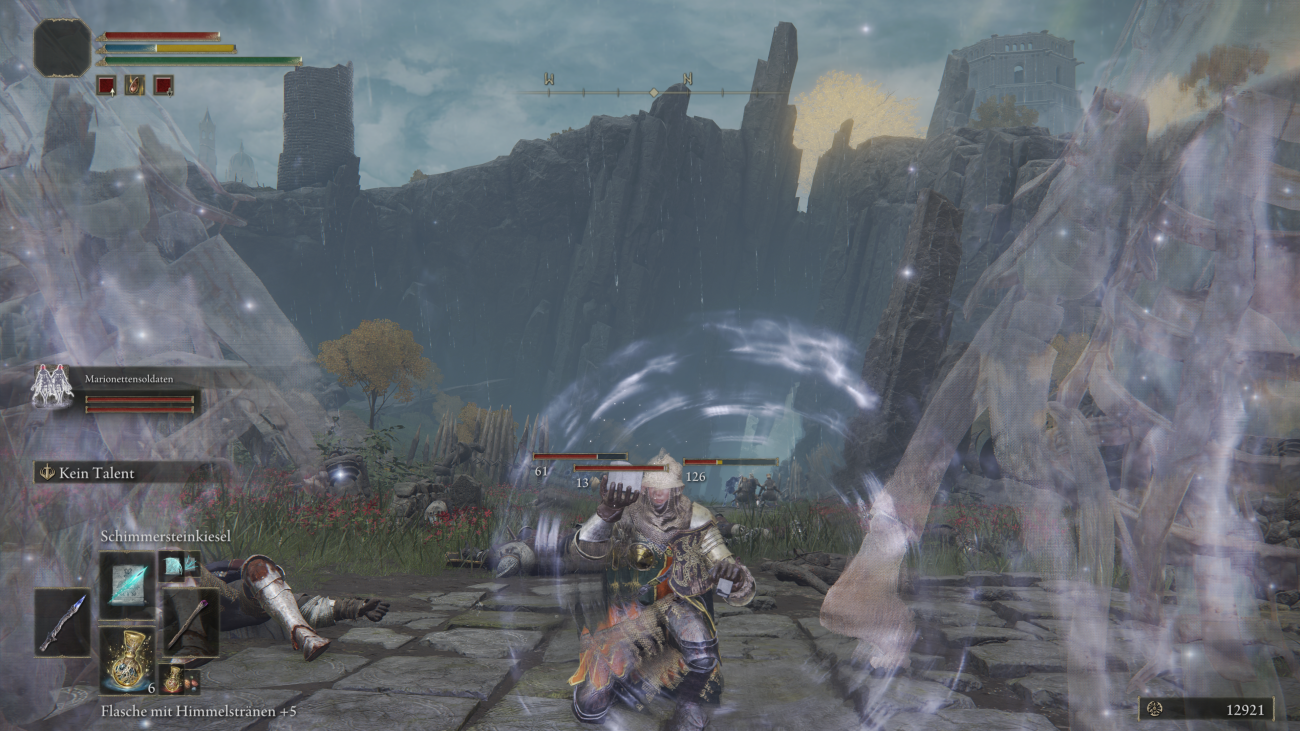The image size is (1300, 731).
Task: Choose the Flasche mit Himmelstränen flask slot
Action: point(127,660)
